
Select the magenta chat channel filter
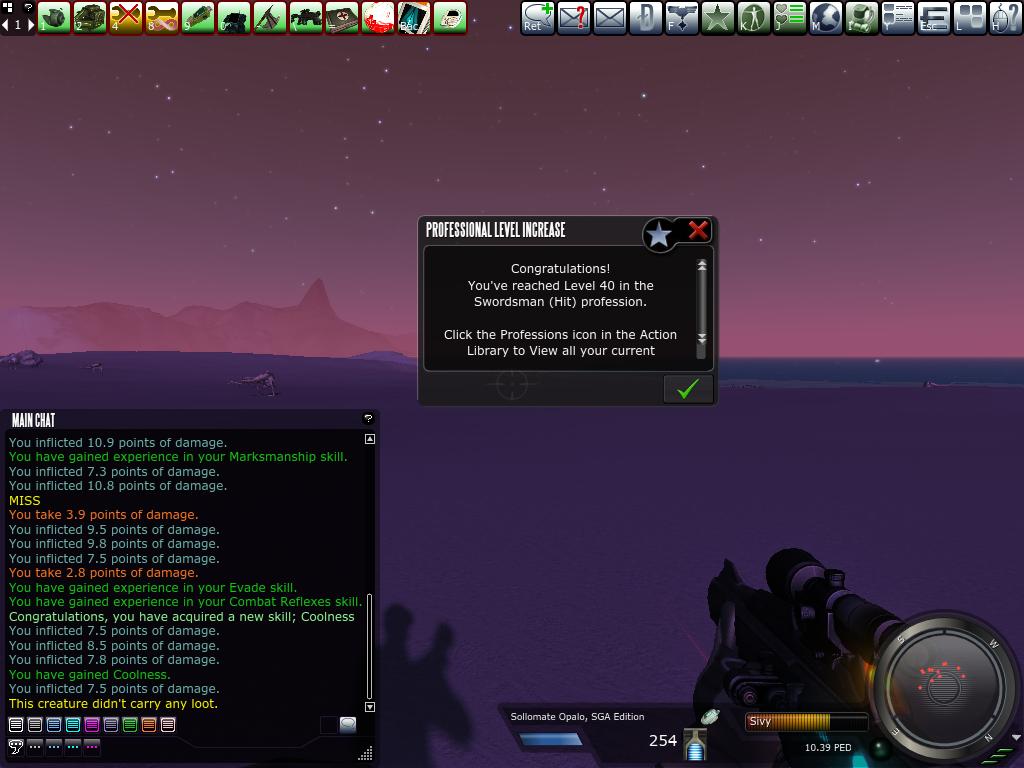pos(92,725)
